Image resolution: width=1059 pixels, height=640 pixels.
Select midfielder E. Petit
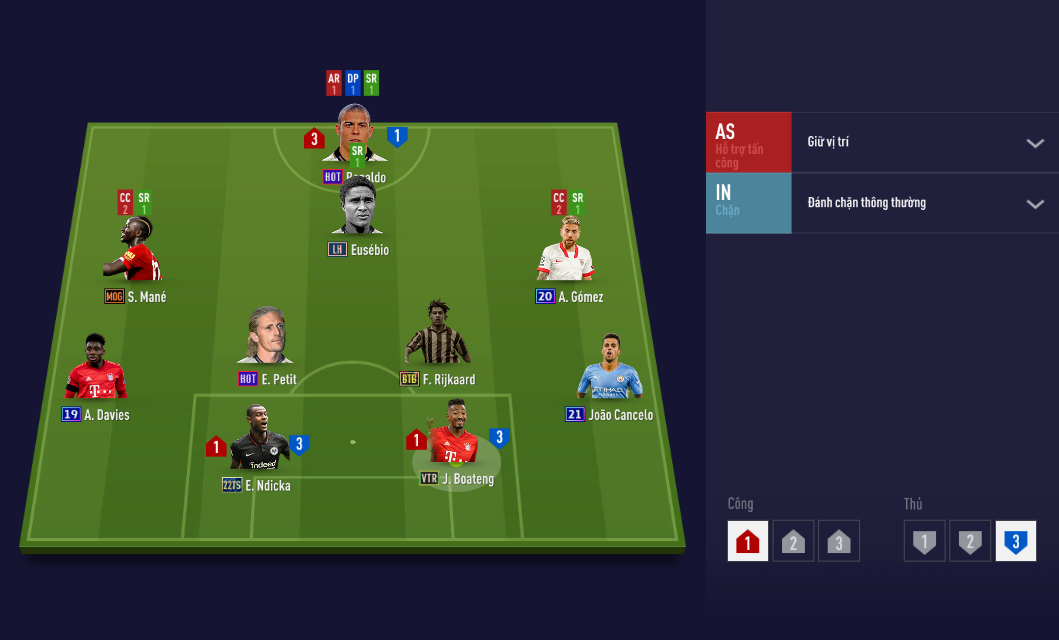coord(266,338)
